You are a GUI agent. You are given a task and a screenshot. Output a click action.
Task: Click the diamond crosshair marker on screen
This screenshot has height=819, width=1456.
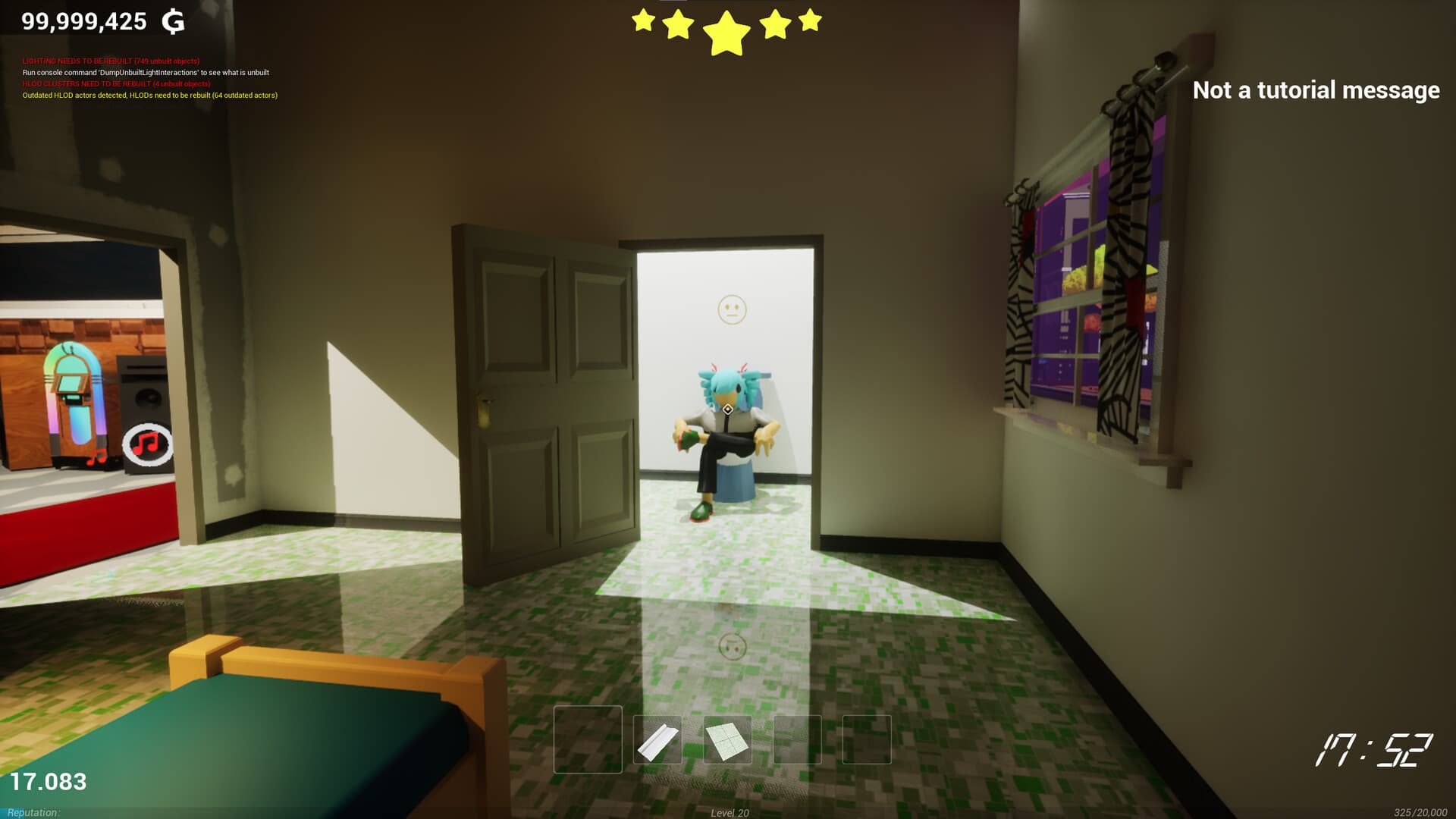(726, 408)
